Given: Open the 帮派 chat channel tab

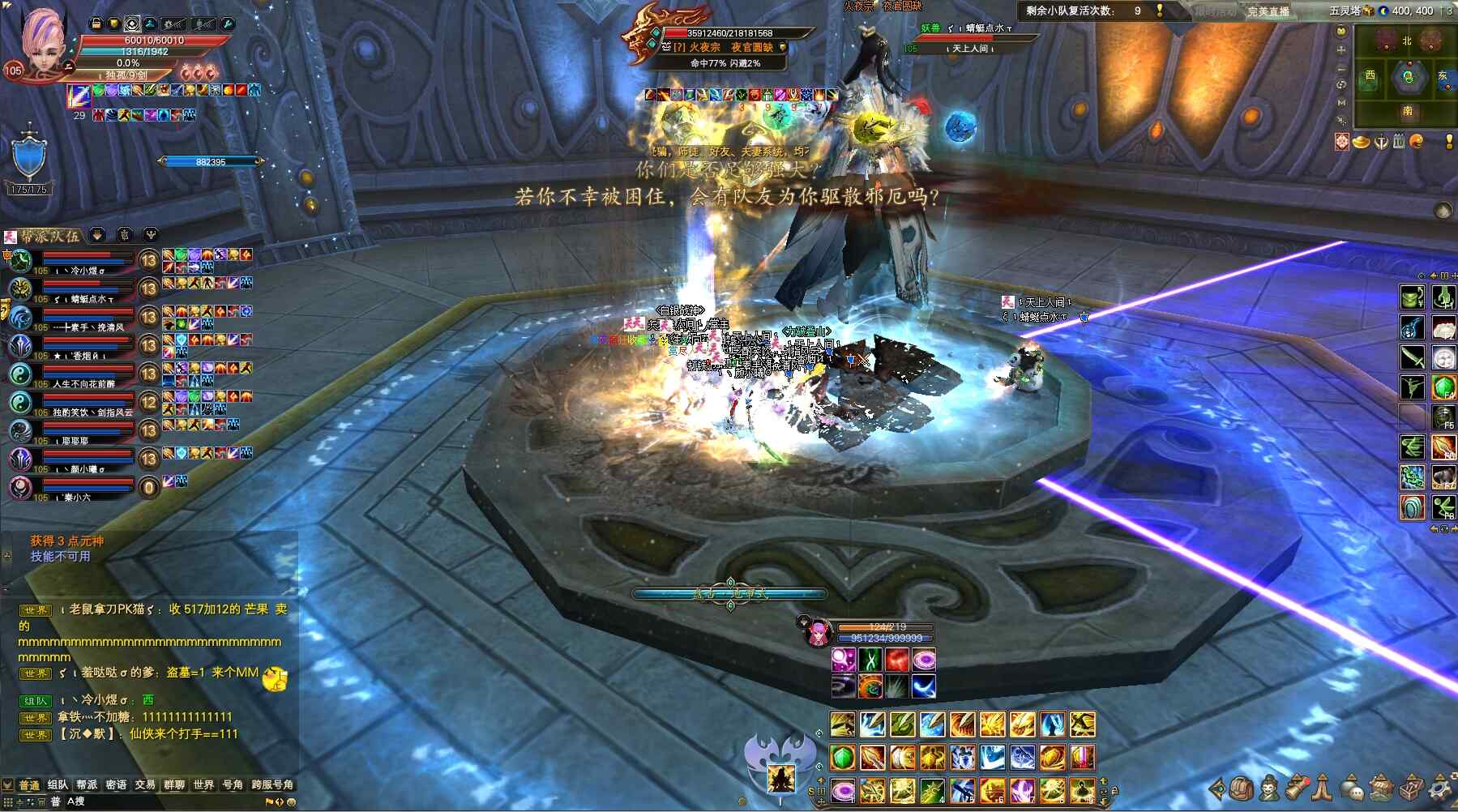Looking at the screenshot, I should (87, 784).
